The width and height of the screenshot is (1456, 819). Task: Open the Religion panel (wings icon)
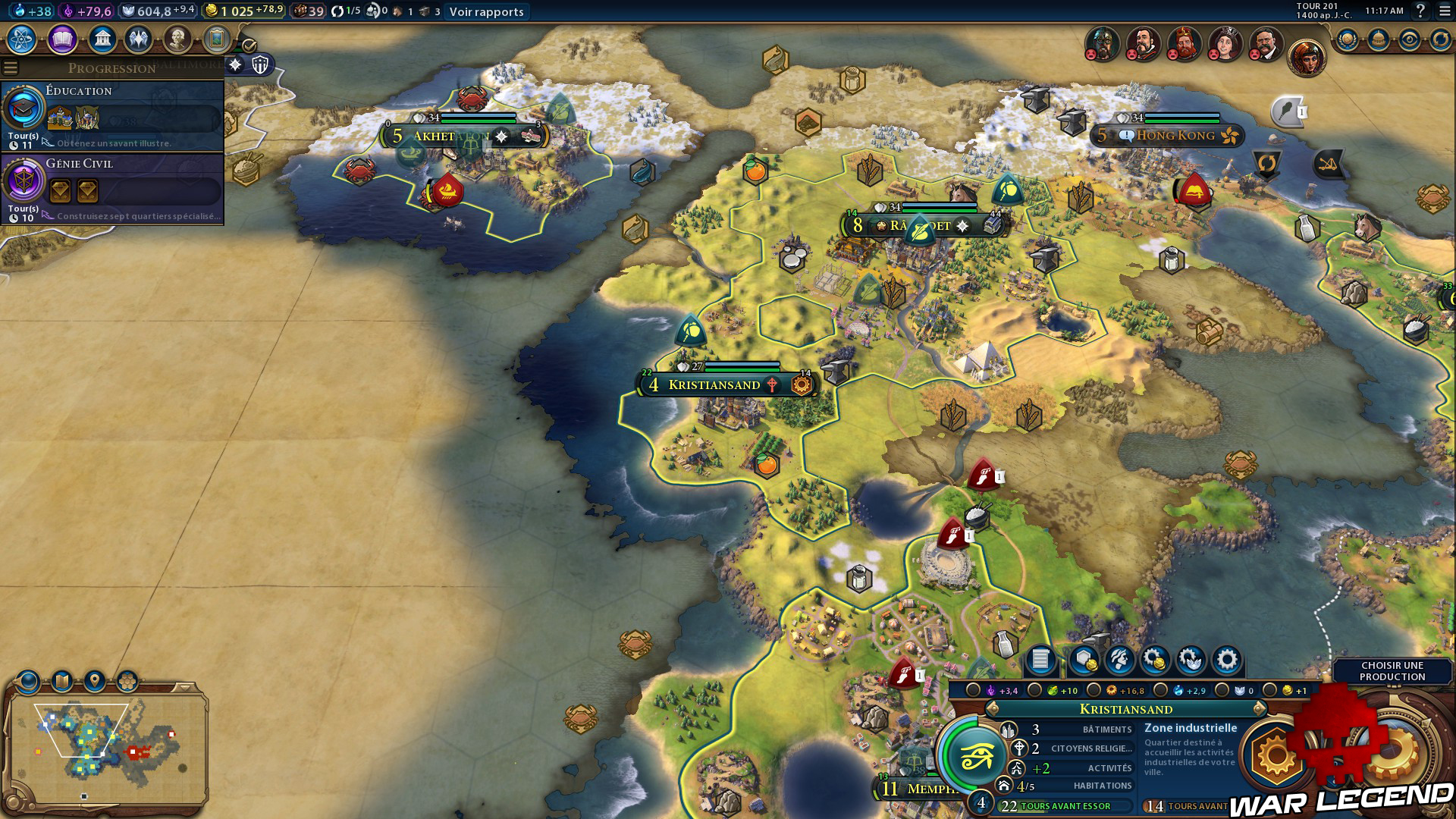pyautogui.click(x=136, y=37)
